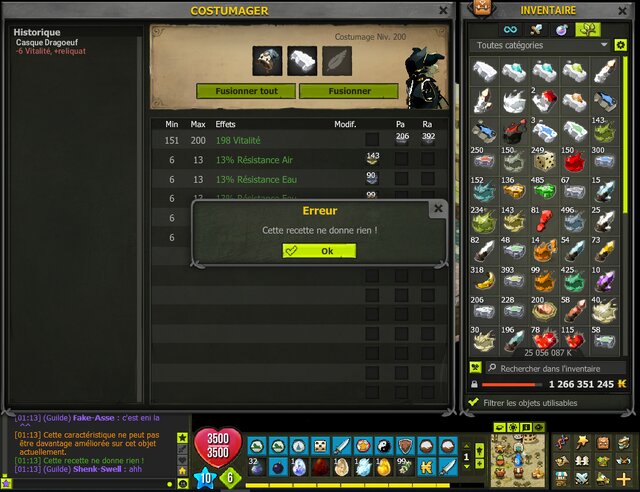Click the Fusionner button

(348, 91)
